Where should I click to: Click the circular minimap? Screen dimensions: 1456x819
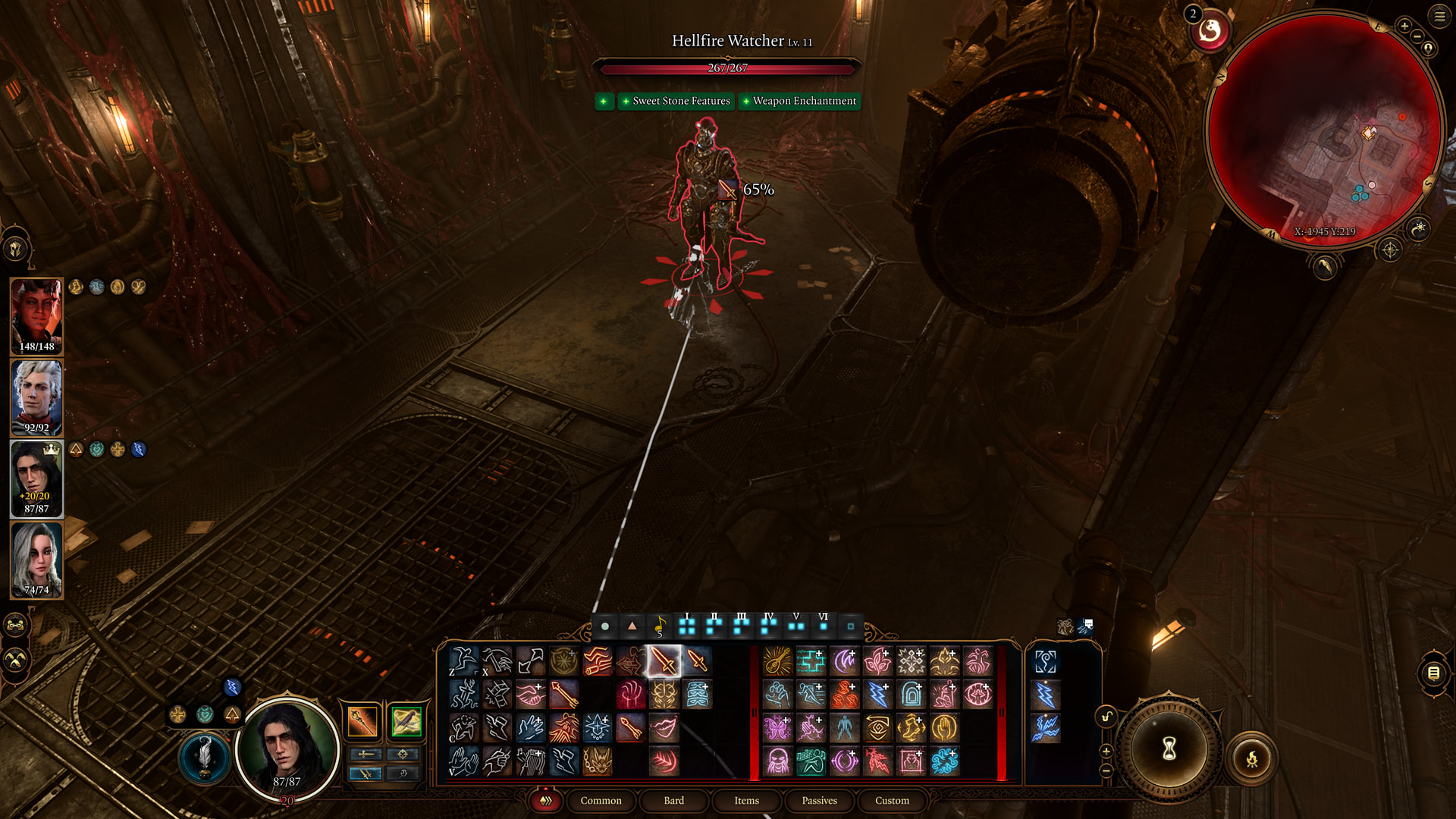pyautogui.click(x=1323, y=129)
